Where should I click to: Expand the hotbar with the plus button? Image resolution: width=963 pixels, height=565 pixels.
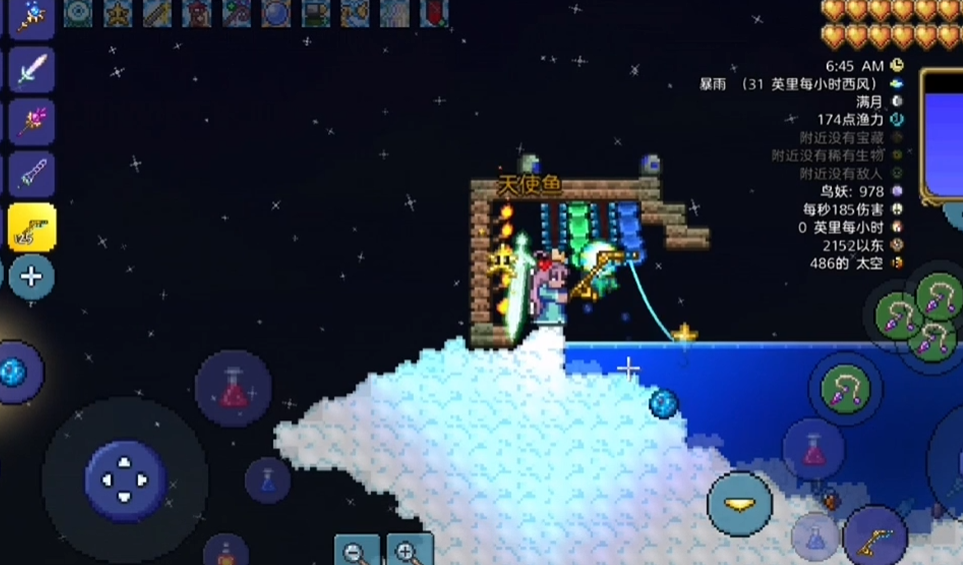(31, 277)
